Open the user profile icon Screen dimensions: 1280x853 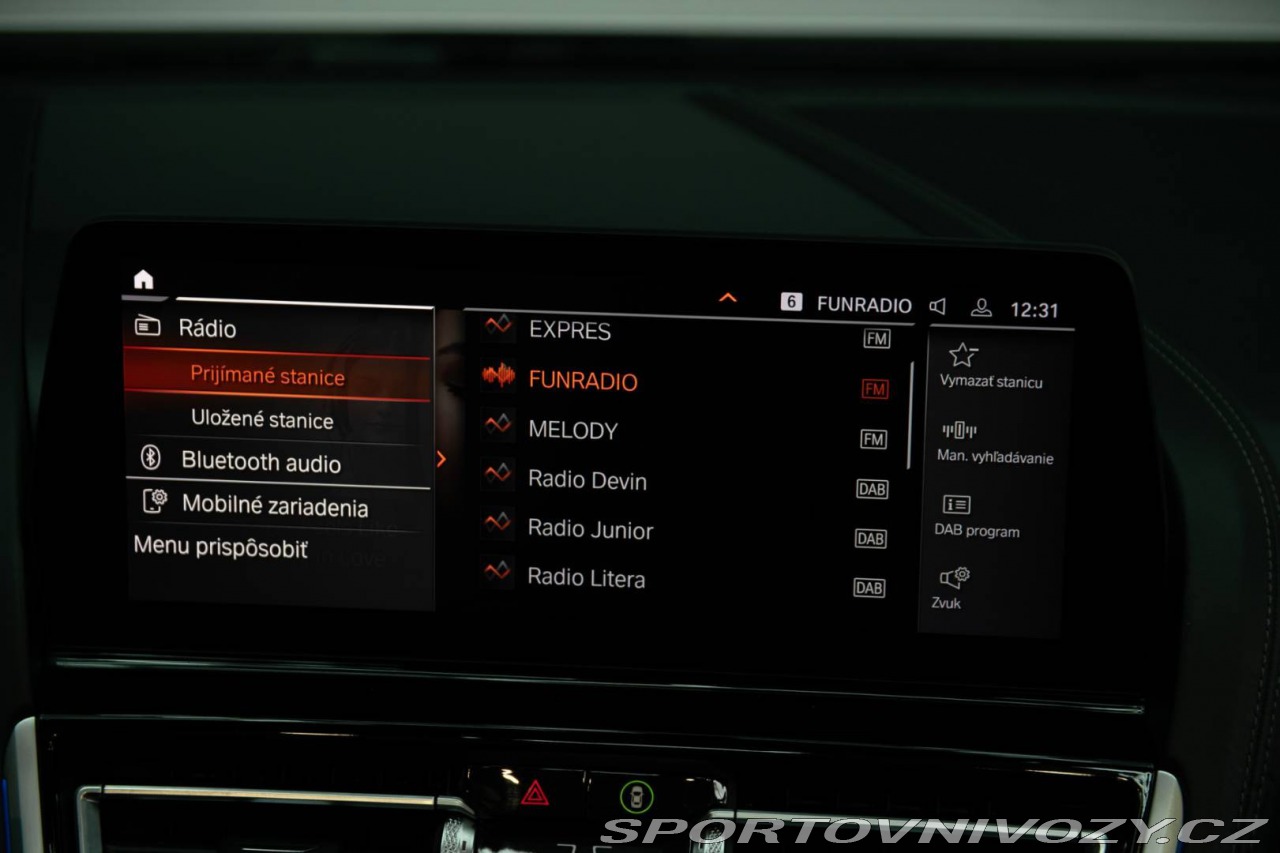(x=981, y=307)
